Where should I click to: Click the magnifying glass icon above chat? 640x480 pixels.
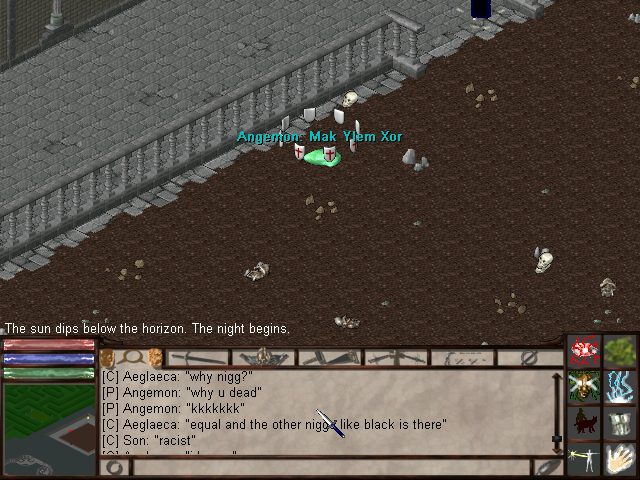coord(131,357)
